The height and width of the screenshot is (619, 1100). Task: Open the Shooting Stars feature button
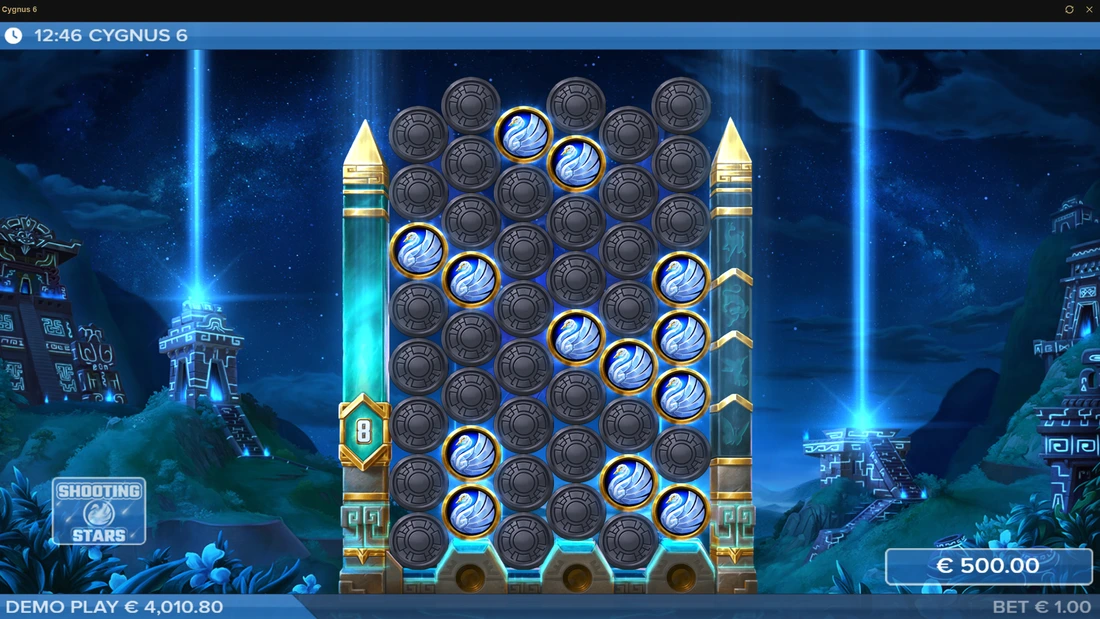click(x=99, y=511)
